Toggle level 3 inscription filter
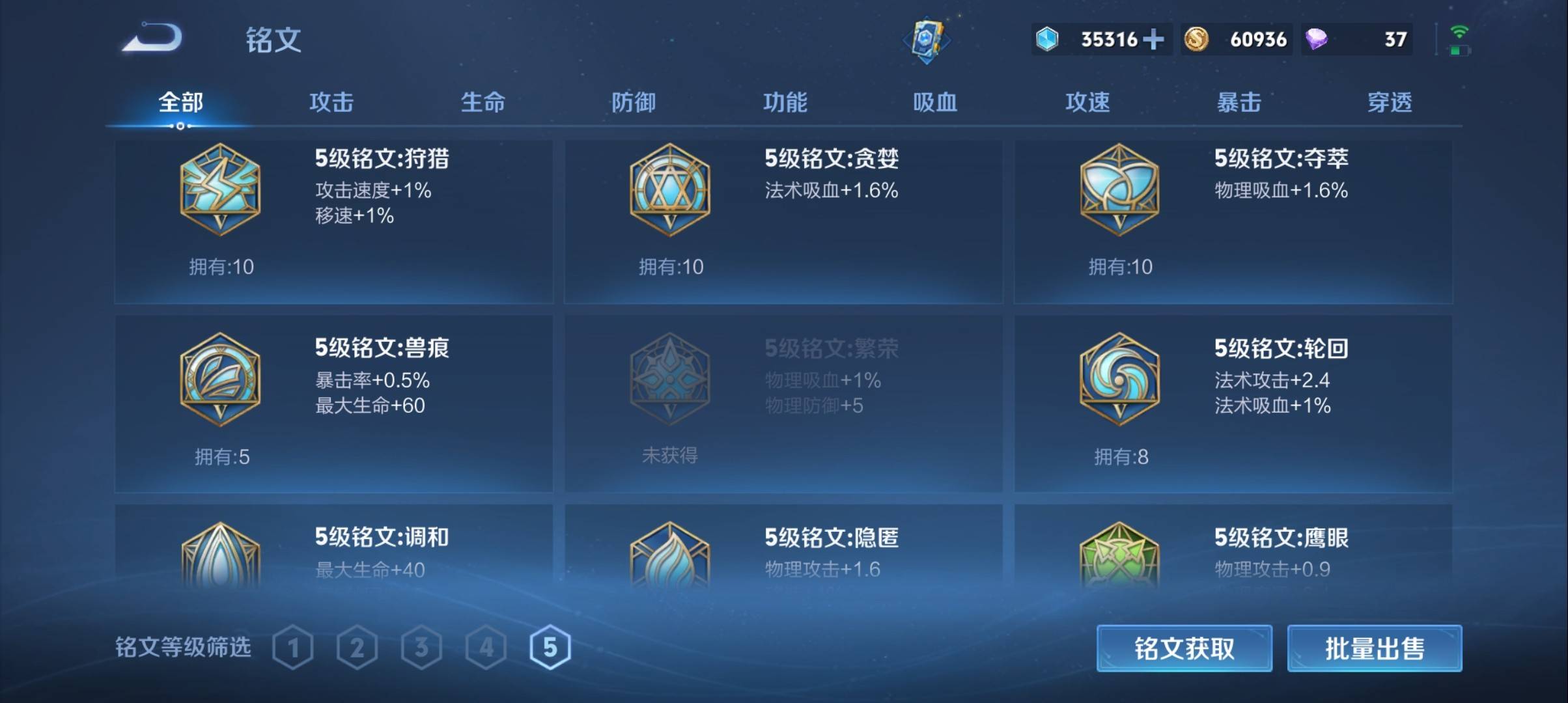1568x703 pixels. click(x=423, y=647)
